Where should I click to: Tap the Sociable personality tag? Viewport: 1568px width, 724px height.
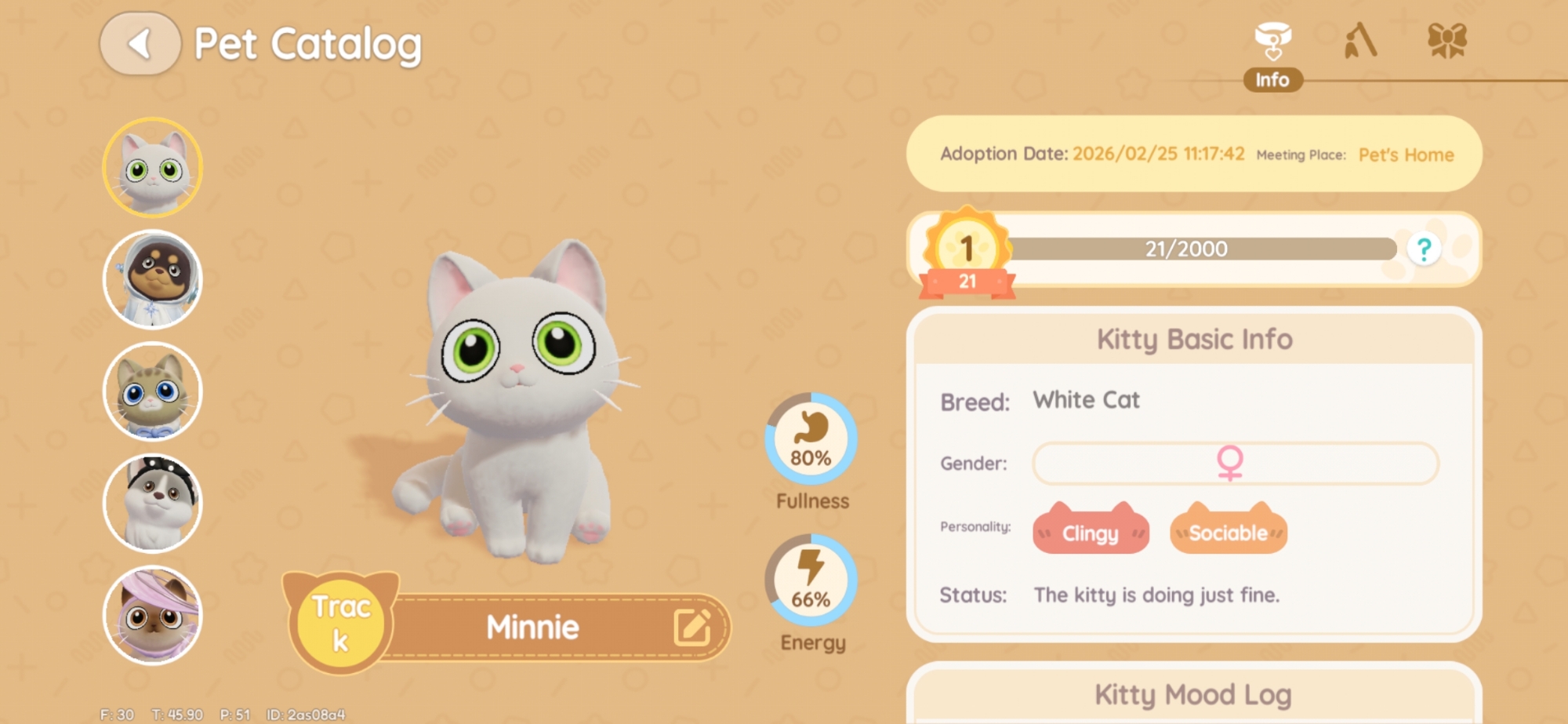[1228, 532]
